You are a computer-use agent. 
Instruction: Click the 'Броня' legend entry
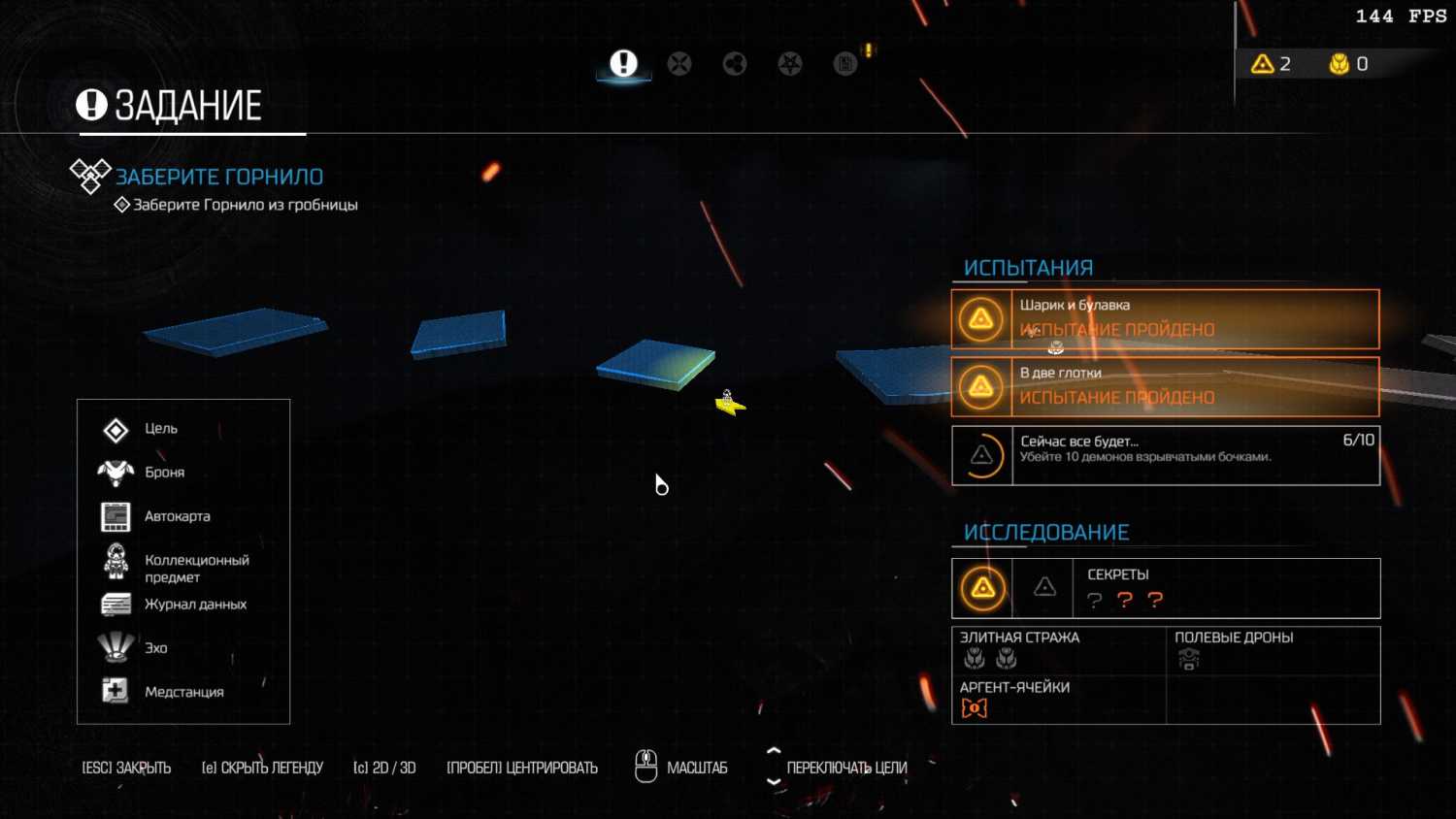point(164,473)
